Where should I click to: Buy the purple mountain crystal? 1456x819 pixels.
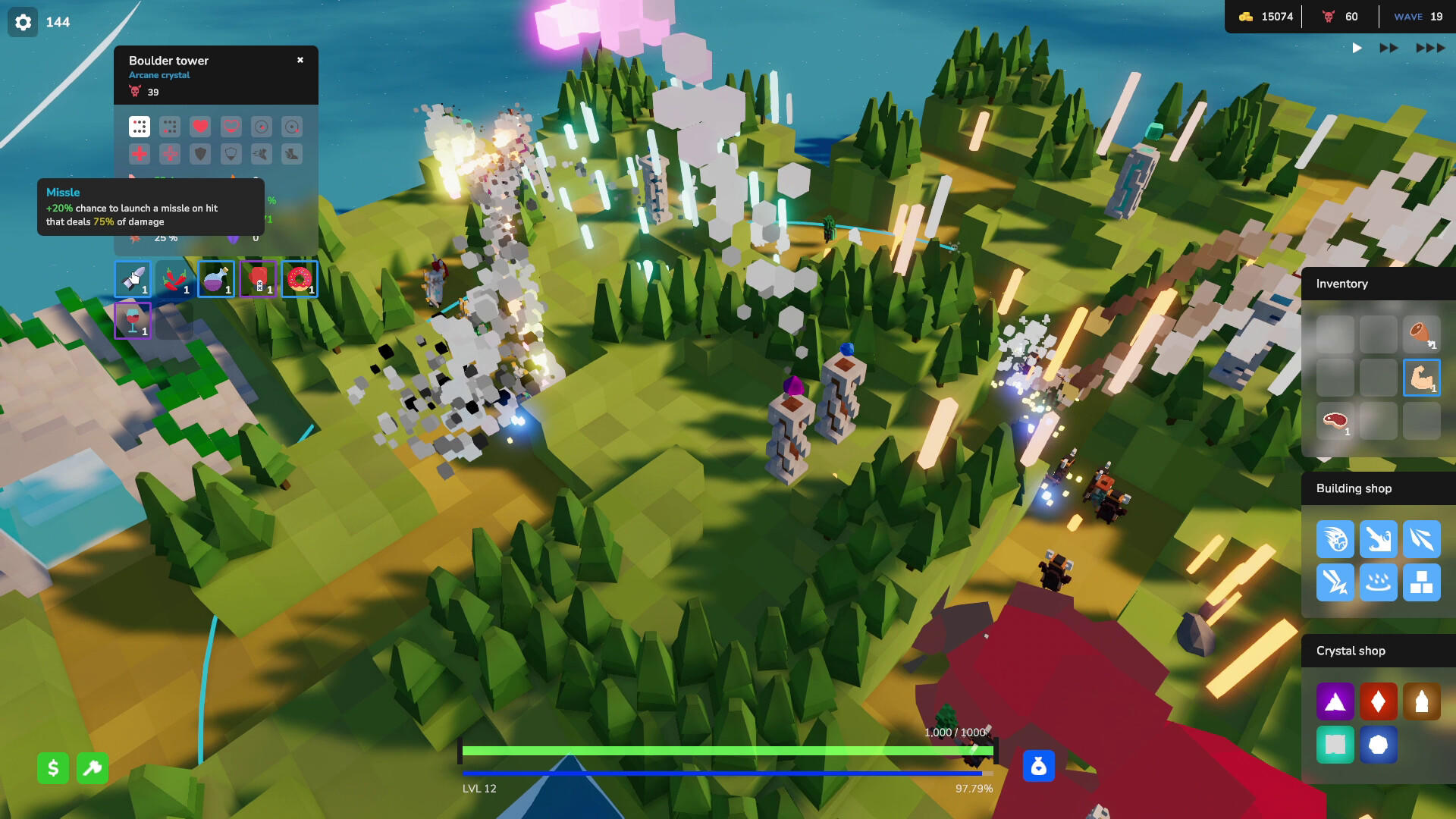pyautogui.click(x=1335, y=701)
